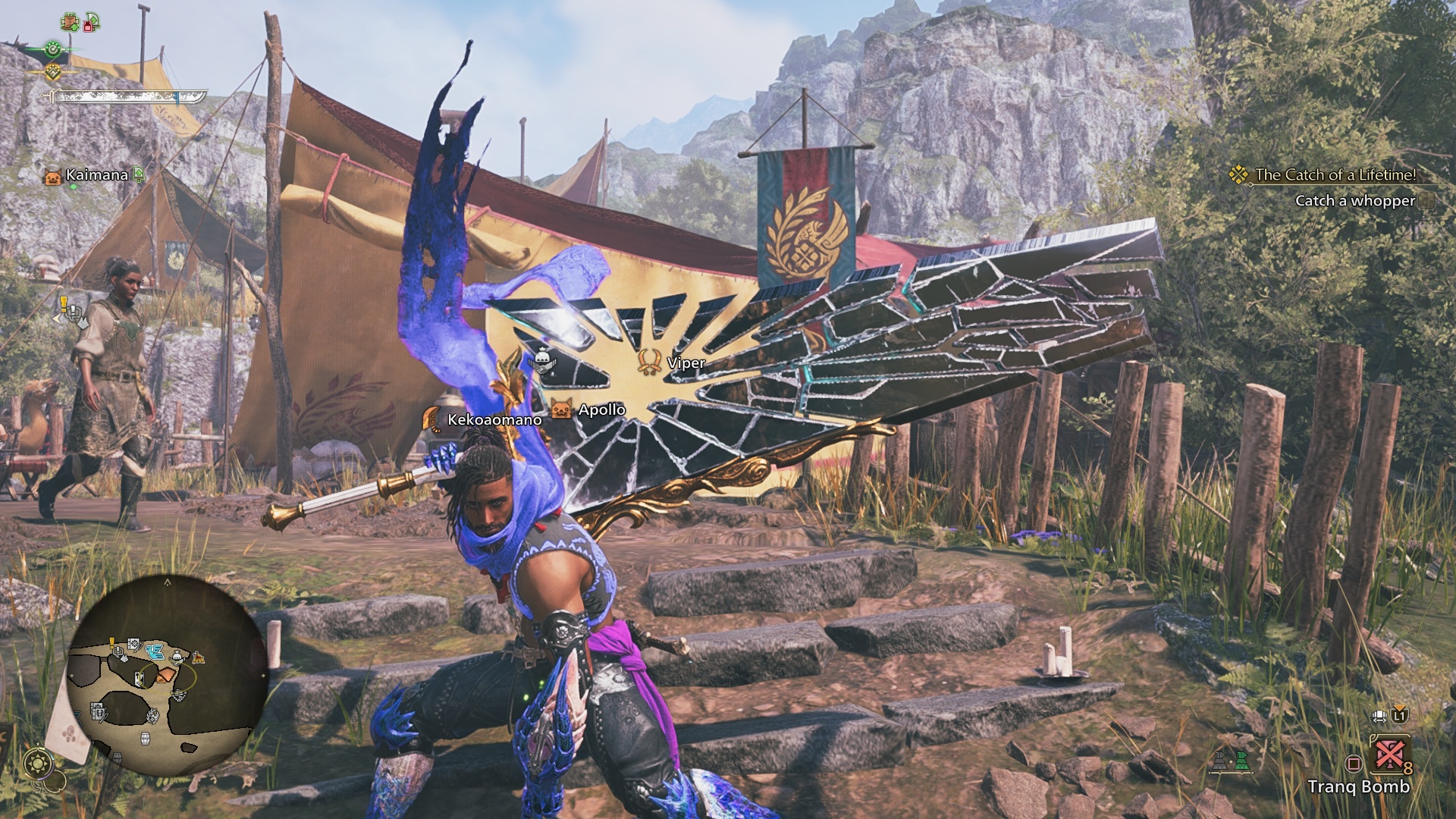Select the Kaimana Palico party entry
The image size is (1456, 819).
tap(96, 175)
